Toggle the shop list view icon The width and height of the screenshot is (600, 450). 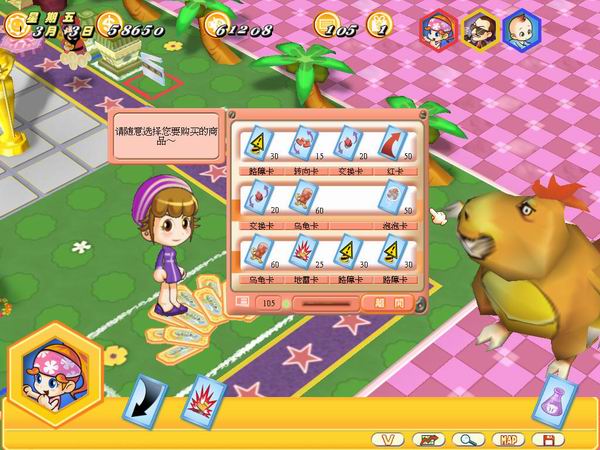242,302
